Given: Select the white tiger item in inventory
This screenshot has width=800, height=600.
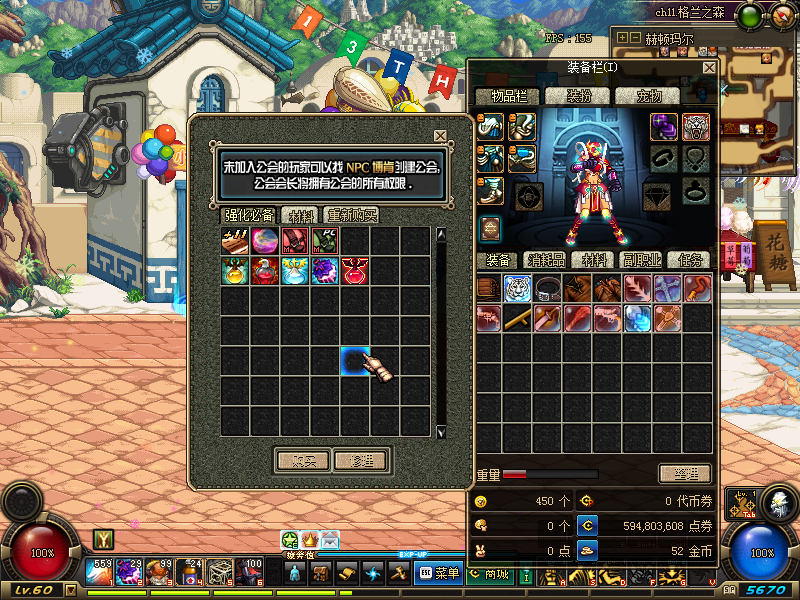Looking at the screenshot, I should tap(517, 289).
